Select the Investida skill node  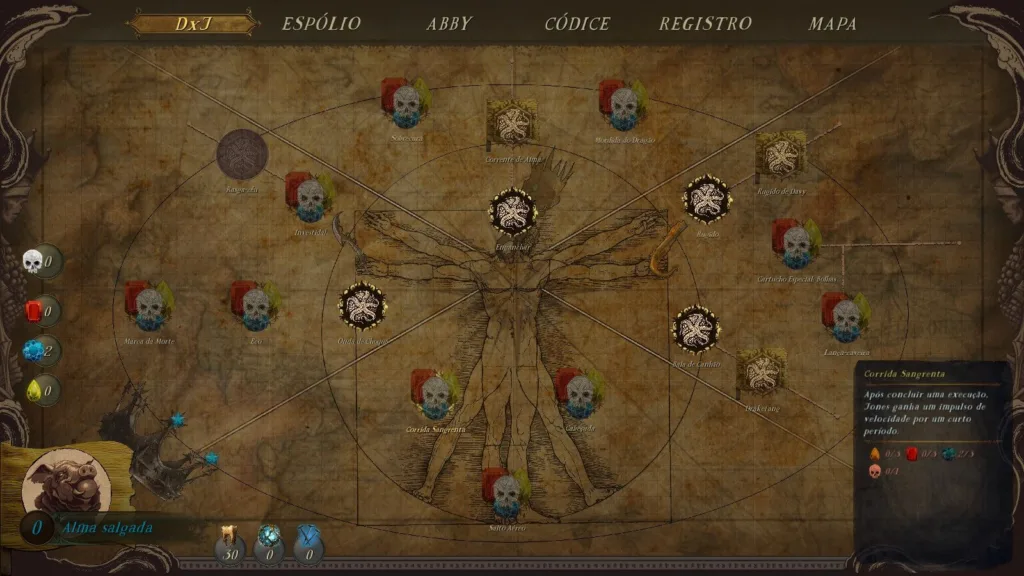pyautogui.click(x=310, y=196)
